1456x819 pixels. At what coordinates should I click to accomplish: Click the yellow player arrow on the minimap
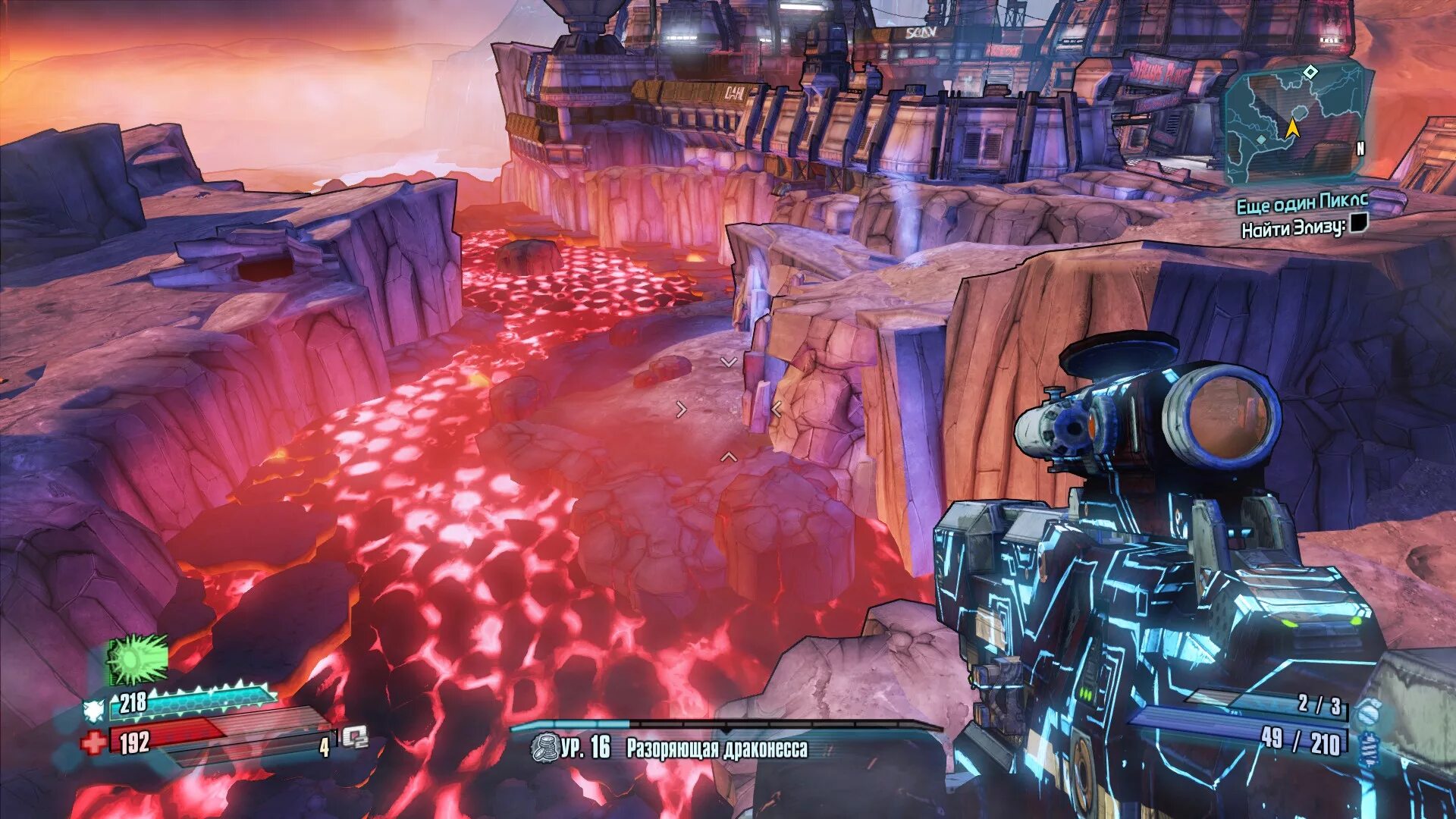(x=1293, y=128)
